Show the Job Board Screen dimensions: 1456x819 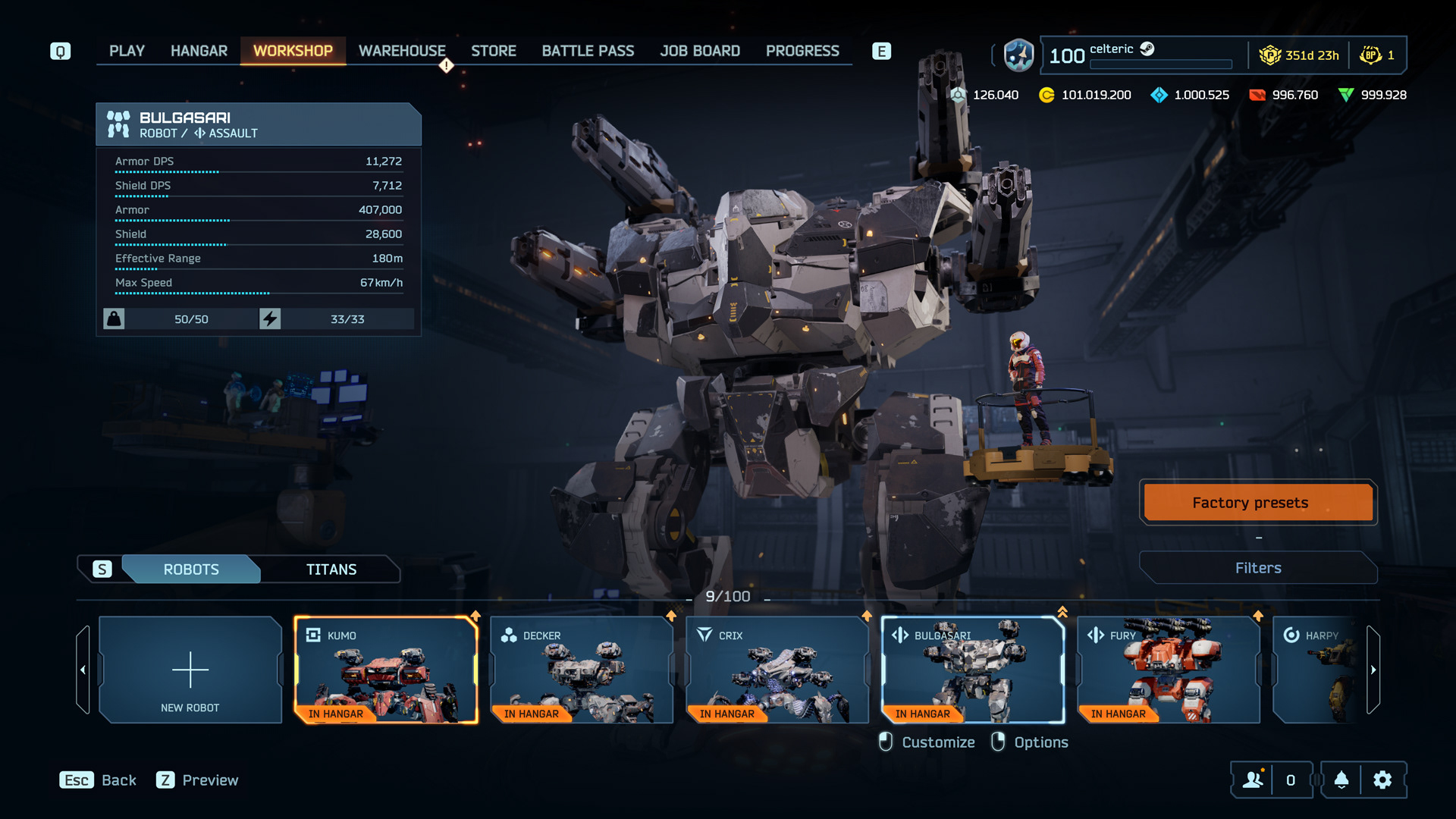(x=699, y=51)
